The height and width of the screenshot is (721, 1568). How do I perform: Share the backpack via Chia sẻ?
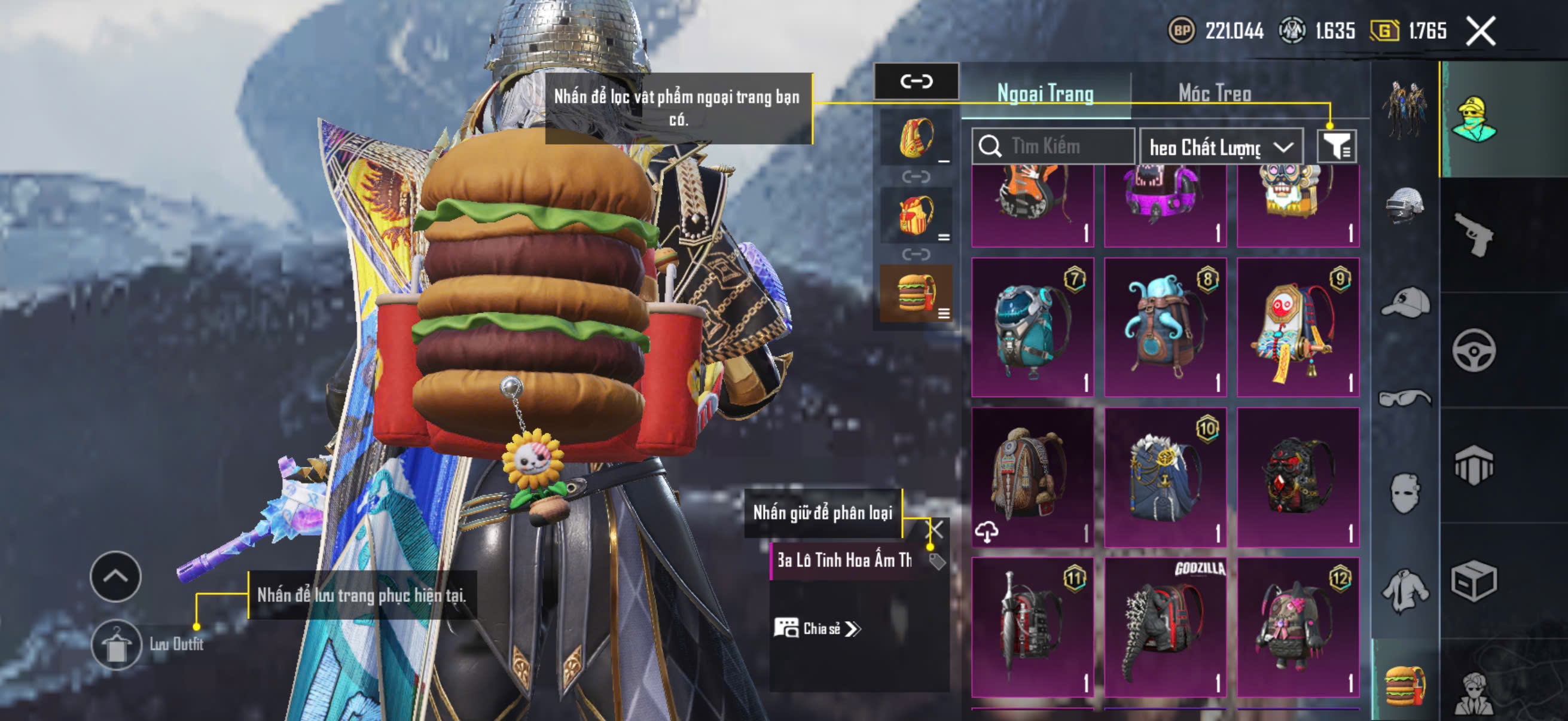tap(817, 628)
